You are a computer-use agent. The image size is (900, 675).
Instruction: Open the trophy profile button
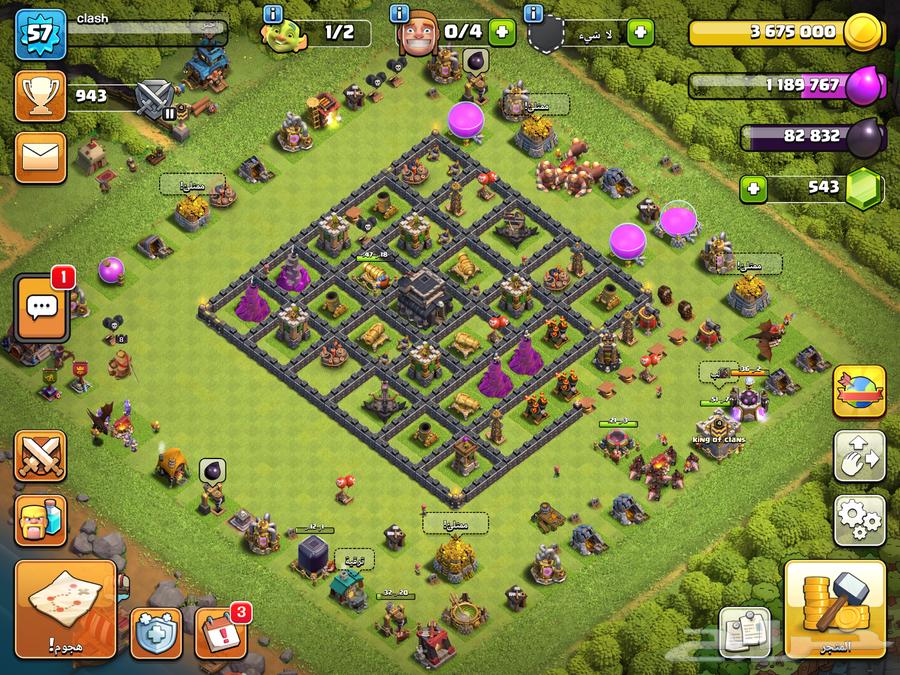40,96
